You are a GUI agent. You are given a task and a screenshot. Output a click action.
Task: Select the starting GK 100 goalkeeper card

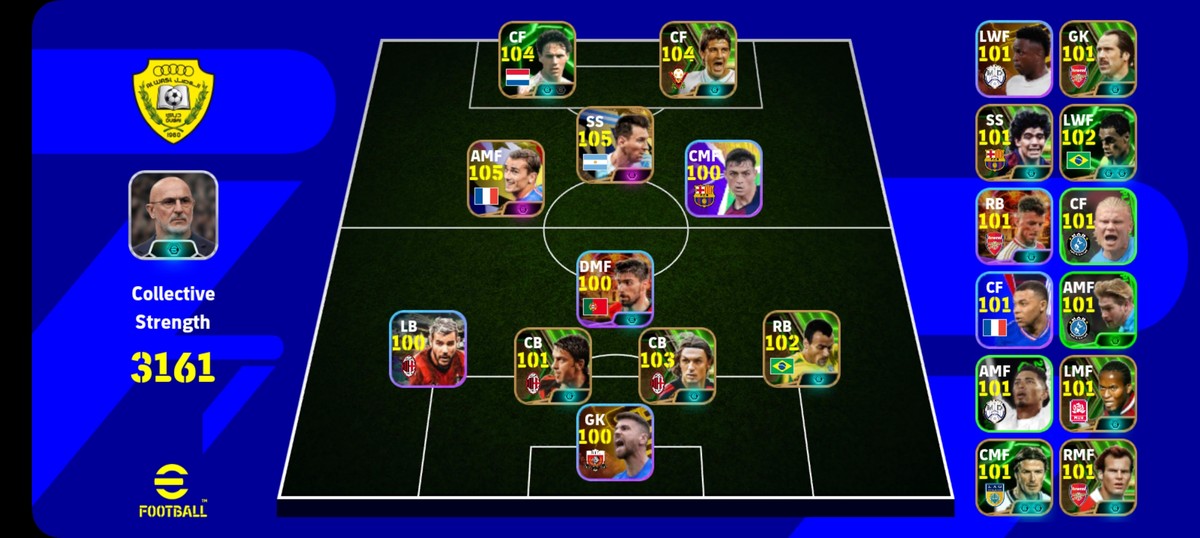615,442
